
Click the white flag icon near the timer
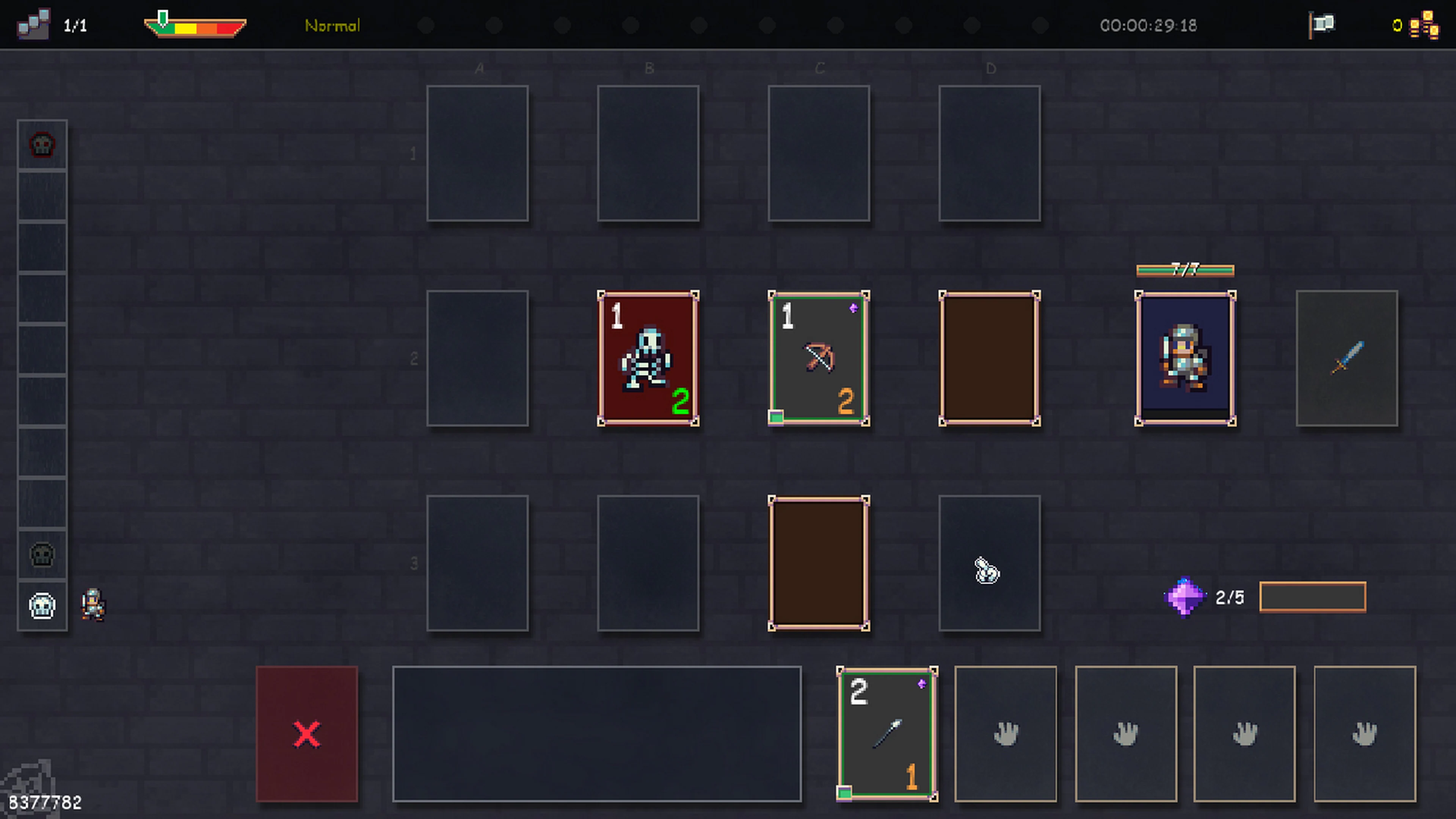pos(1322,24)
